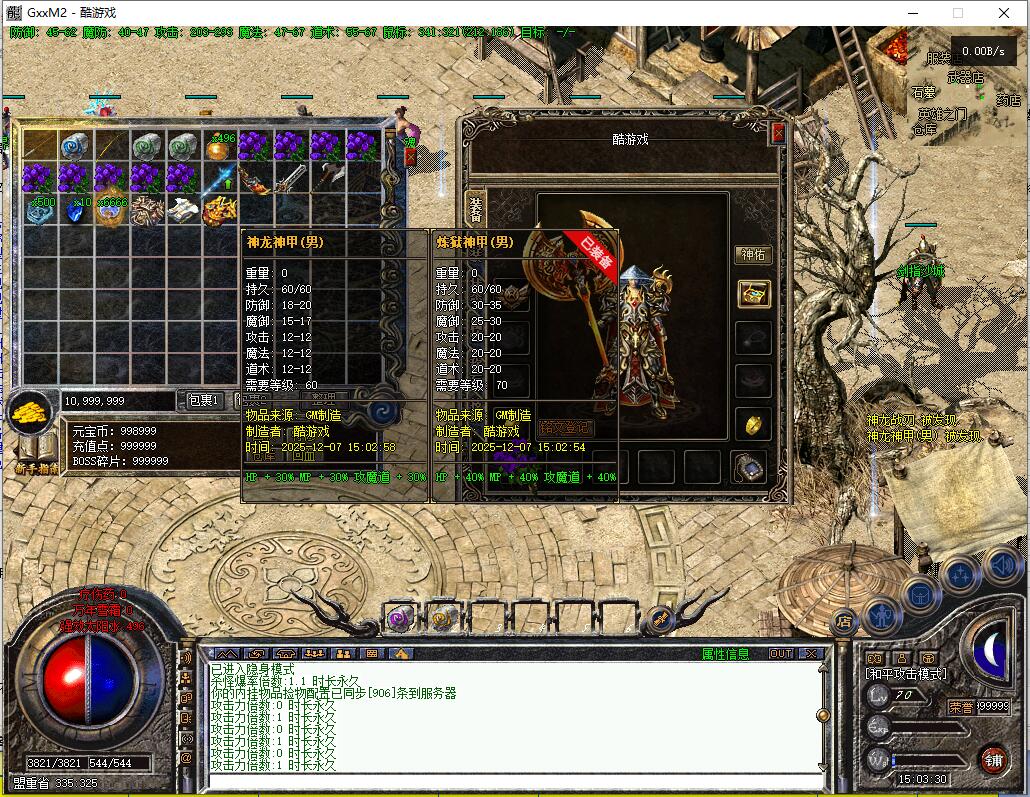This screenshot has width=1030, height=797.
Task: Close the character equipment window
Action: pyautogui.click(x=778, y=133)
